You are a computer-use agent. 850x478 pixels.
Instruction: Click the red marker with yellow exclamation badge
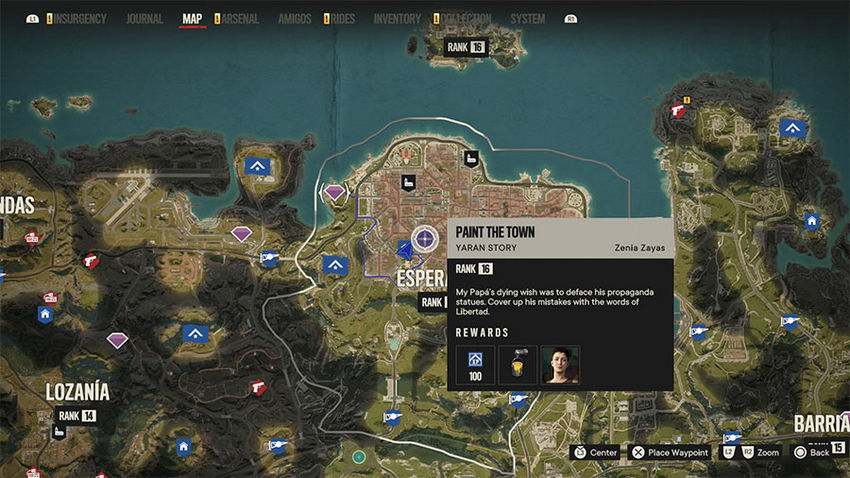click(x=680, y=109)
